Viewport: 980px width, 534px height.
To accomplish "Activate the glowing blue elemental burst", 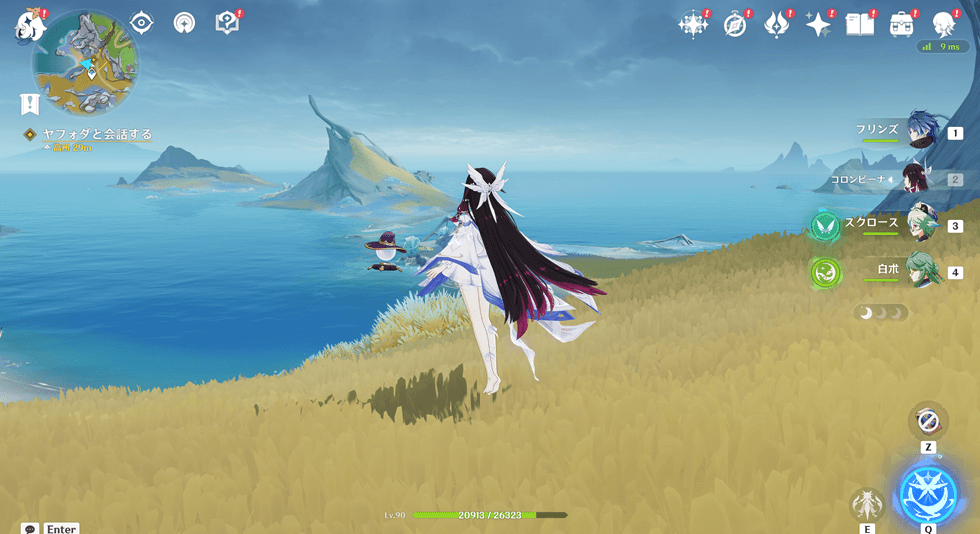I will 929,494.
